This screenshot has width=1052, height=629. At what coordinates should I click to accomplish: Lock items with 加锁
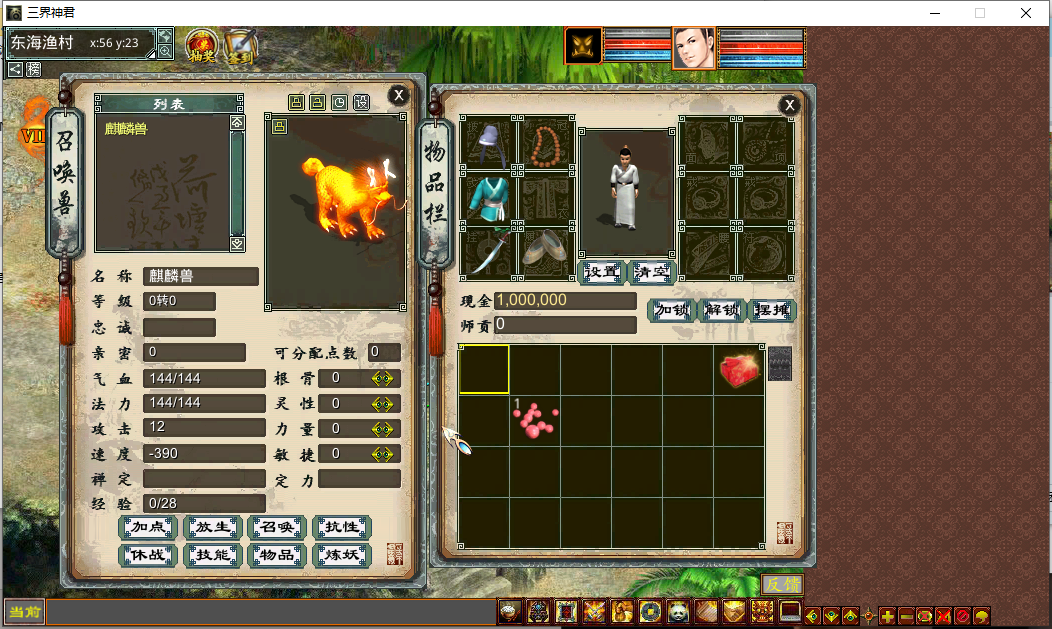pos(672,310)
